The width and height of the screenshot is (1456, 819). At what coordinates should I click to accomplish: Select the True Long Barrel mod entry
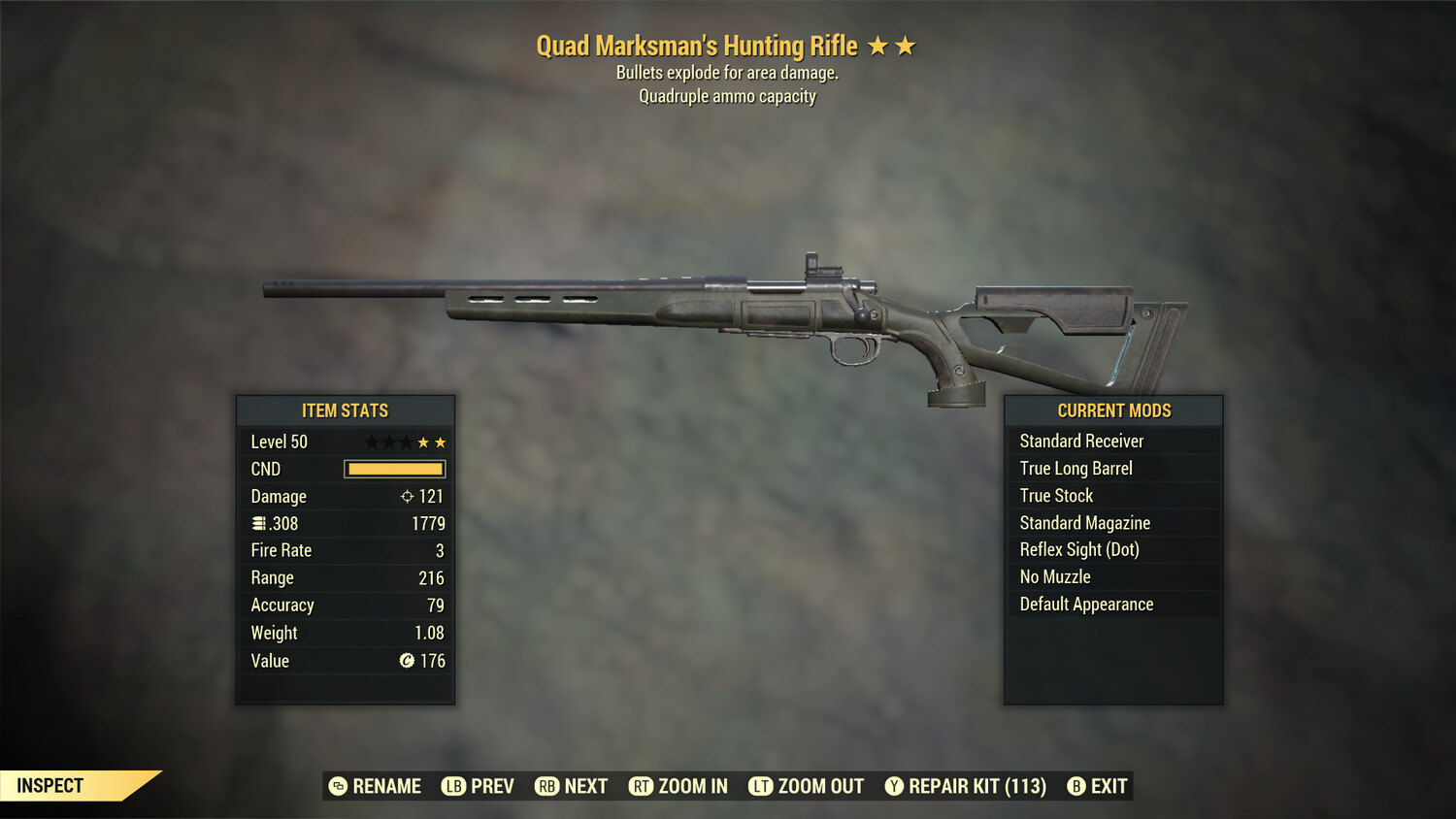click(1075, 468)
